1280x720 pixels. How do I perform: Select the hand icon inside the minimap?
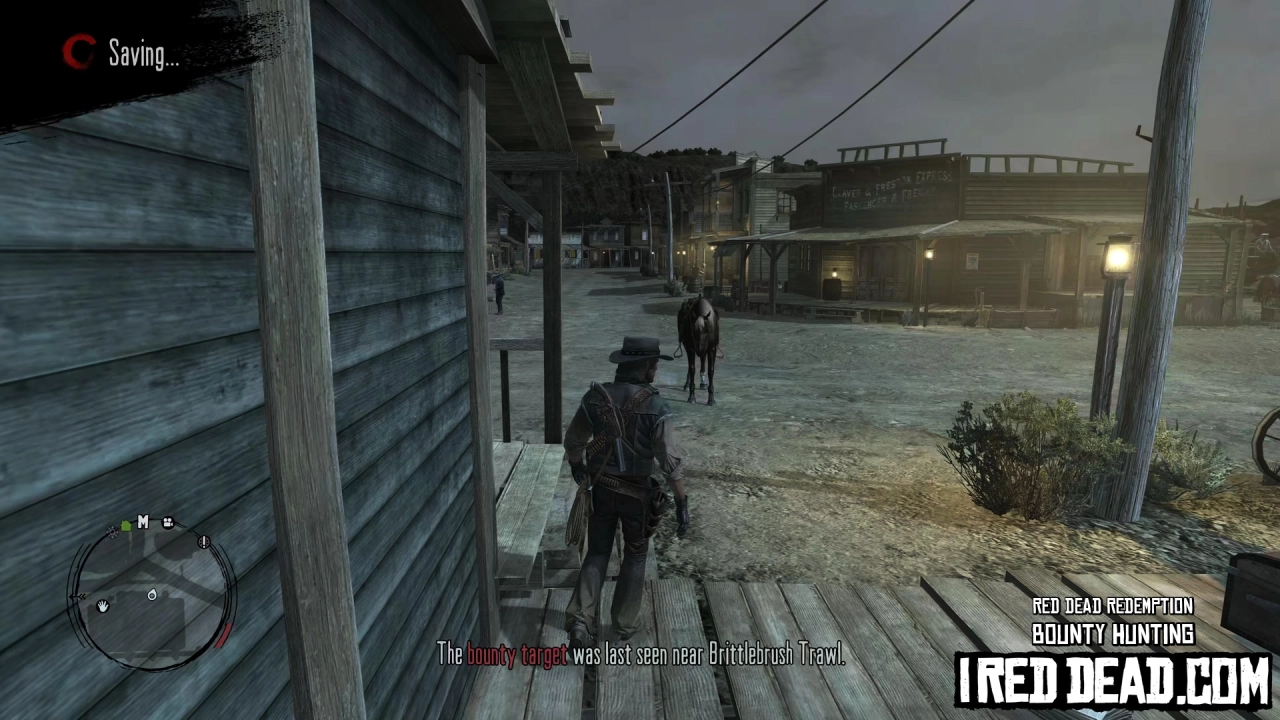102,608
